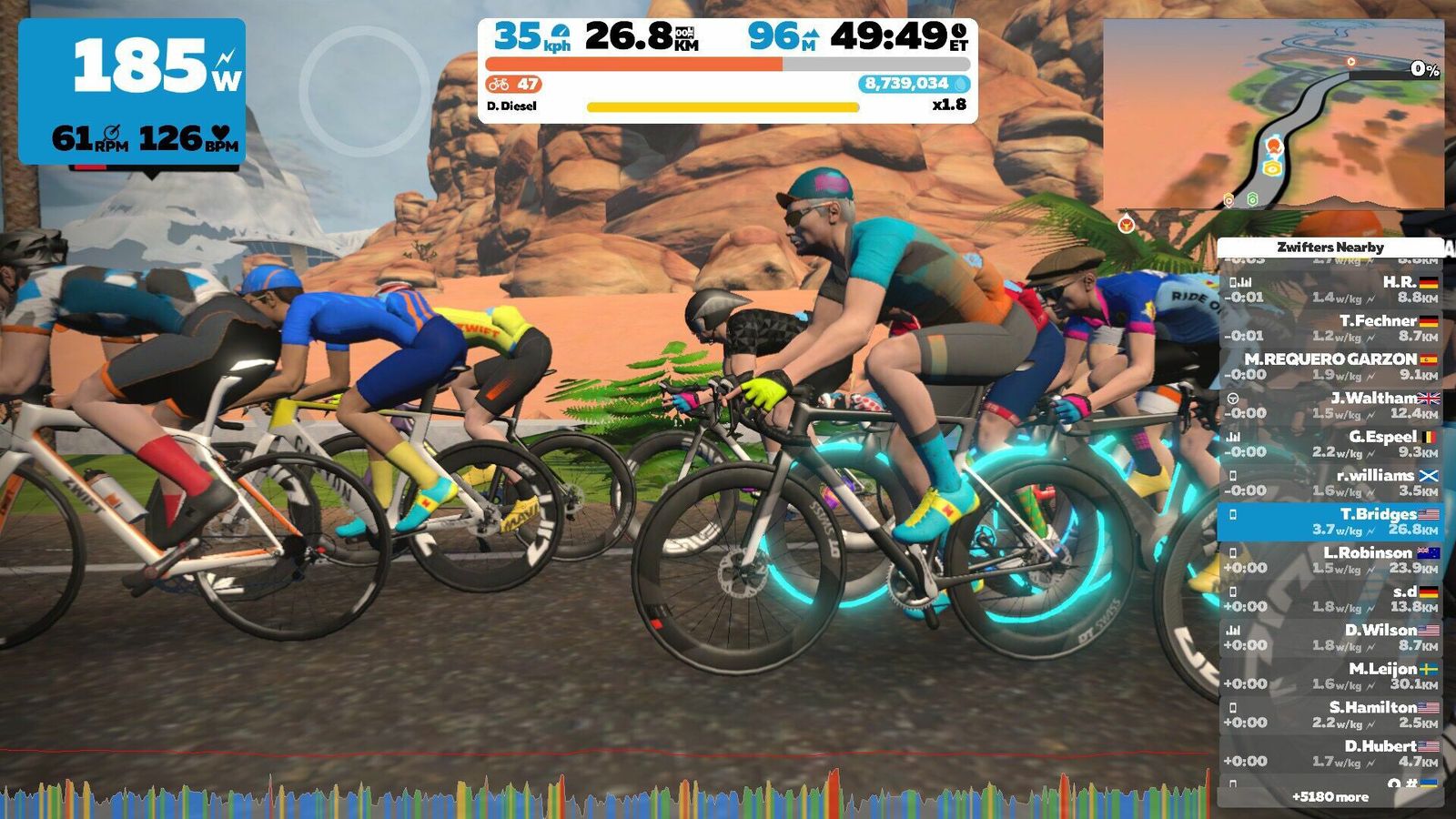
Task: Select M.REQUERO GARZON rider row
Action: 1330,367
